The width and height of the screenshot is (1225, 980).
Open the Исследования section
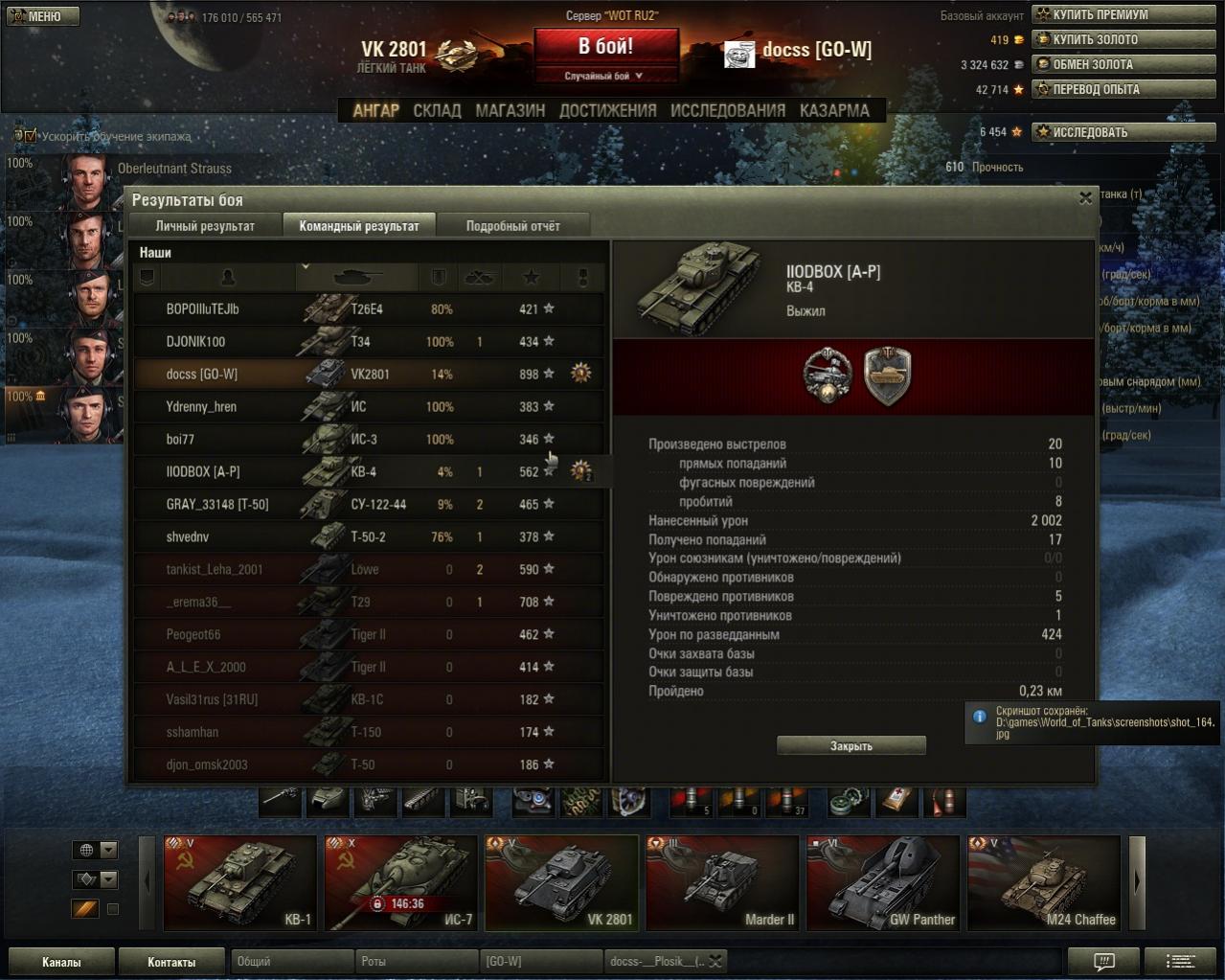pos(727,110)
